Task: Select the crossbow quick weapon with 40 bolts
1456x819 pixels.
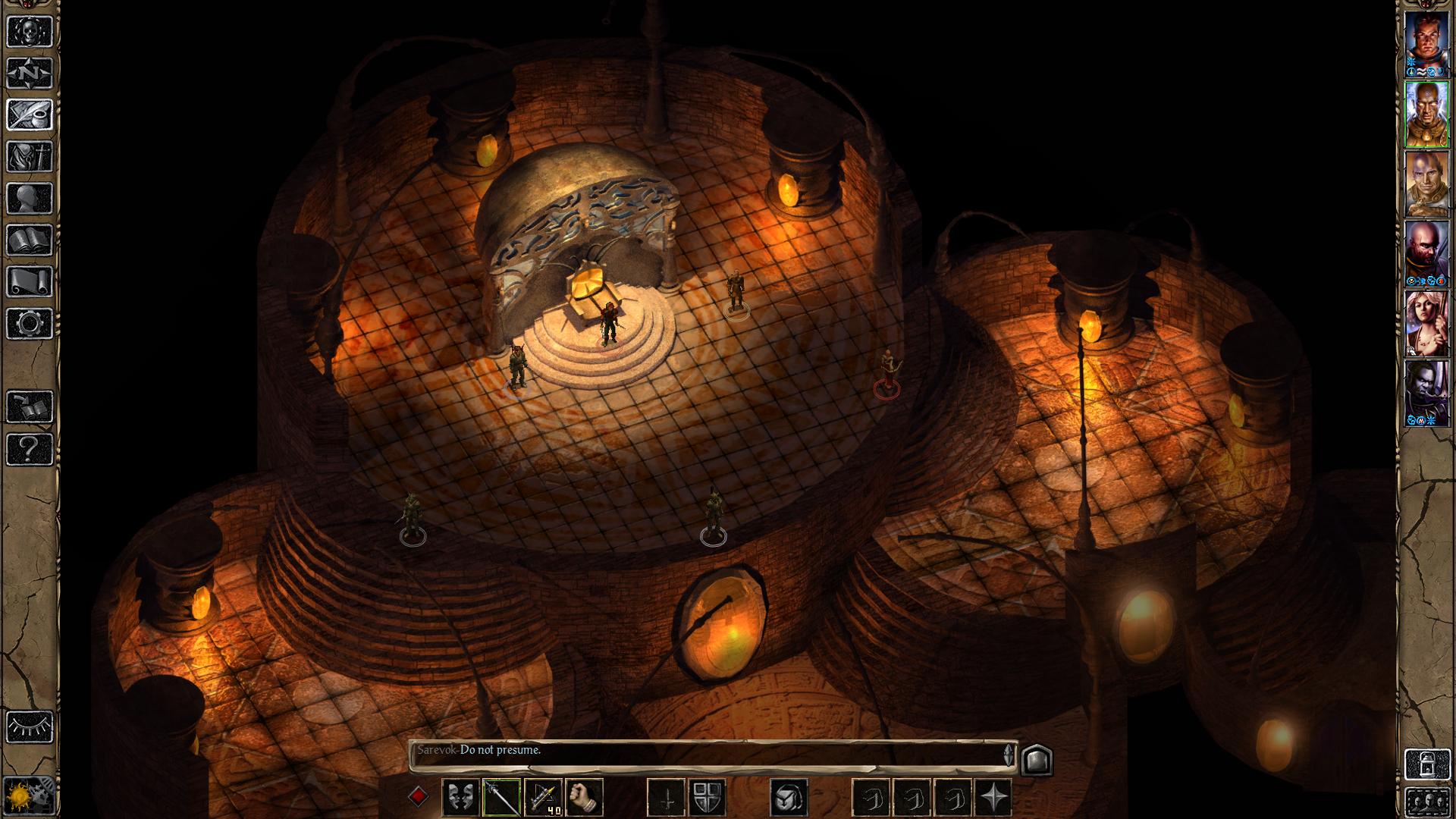Action: pyautogui.click(x=544, y=797)
